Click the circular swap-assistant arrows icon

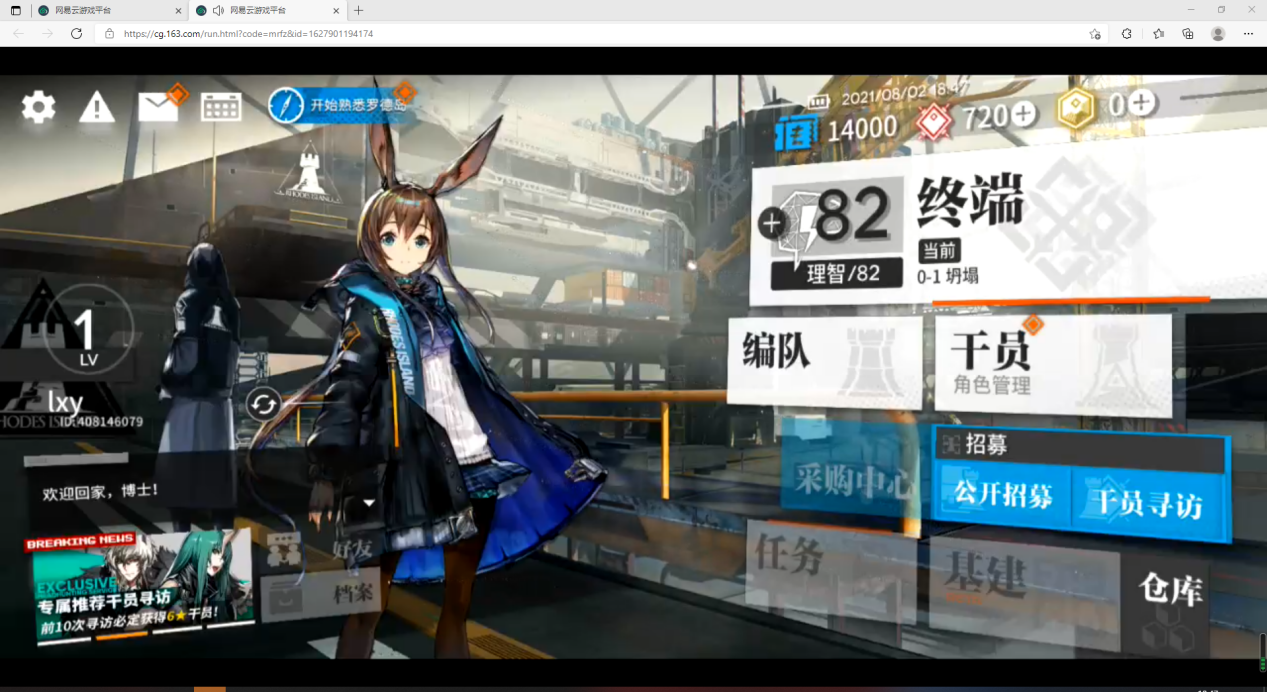(x=264, y=404)
